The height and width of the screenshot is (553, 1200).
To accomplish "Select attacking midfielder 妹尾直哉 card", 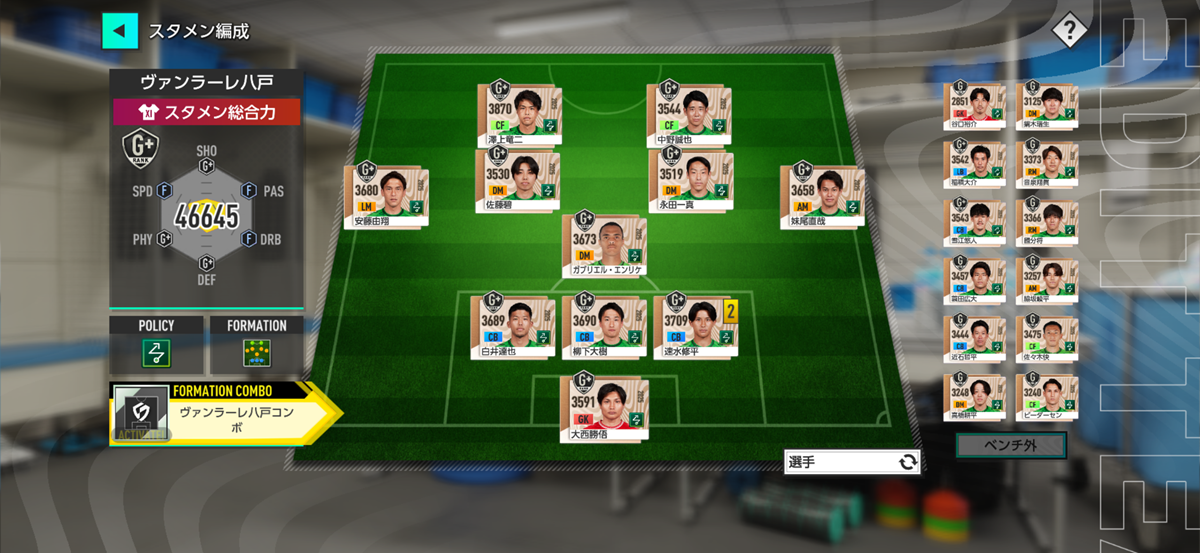I will pyautogui.click(x=821, y=195).
